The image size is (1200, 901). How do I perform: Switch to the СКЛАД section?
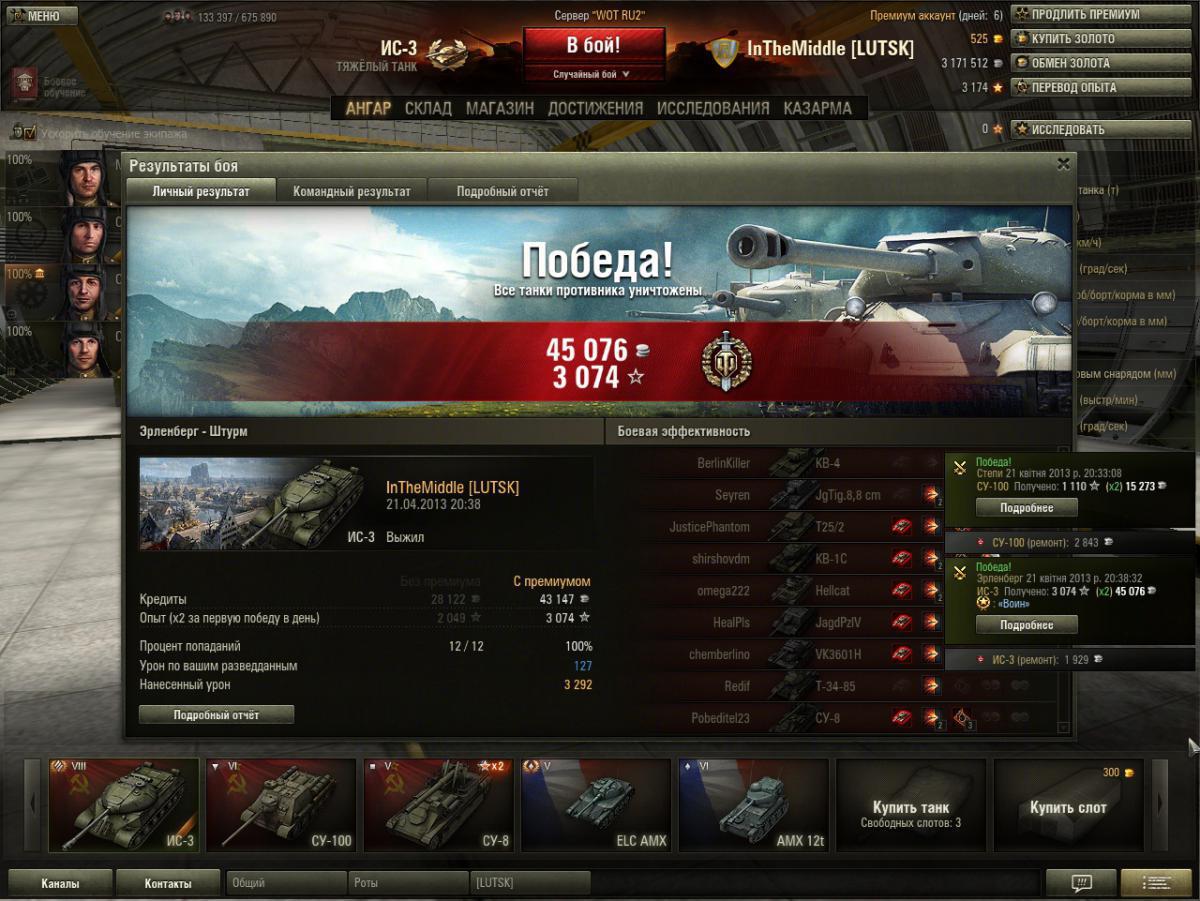[428, 108]
